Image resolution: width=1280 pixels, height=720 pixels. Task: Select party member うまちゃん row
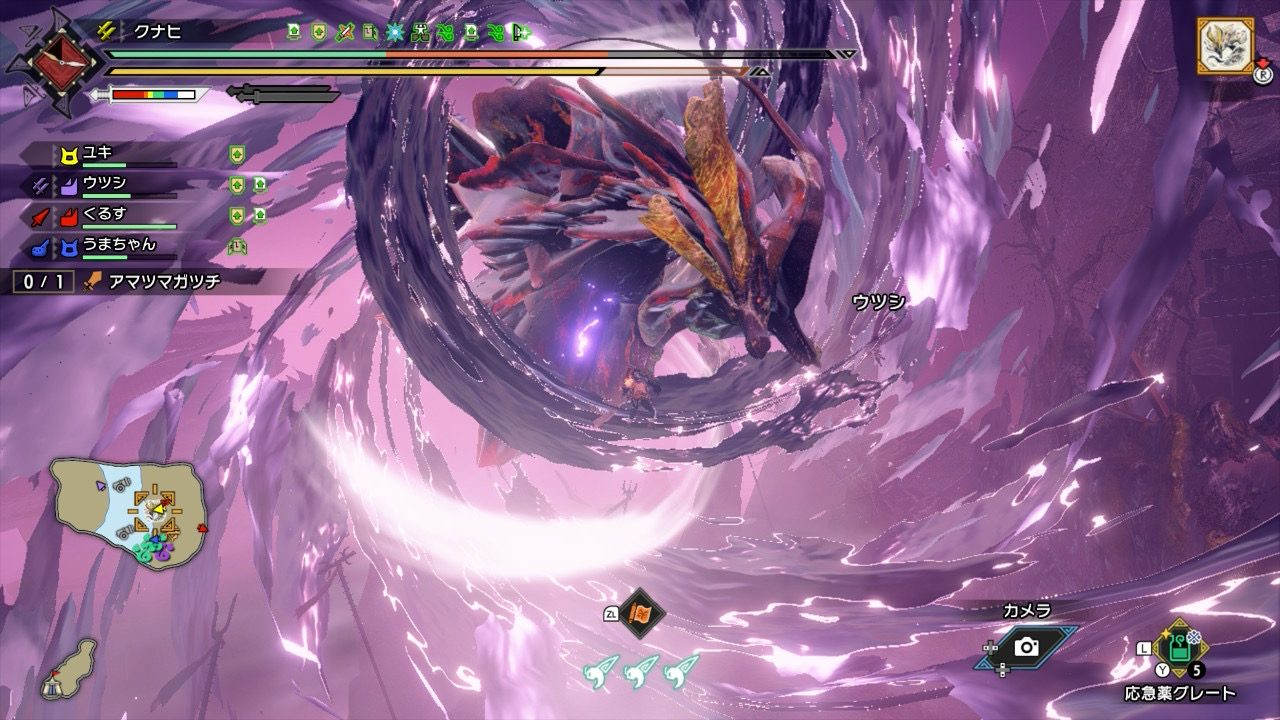[x=110, y=246]
